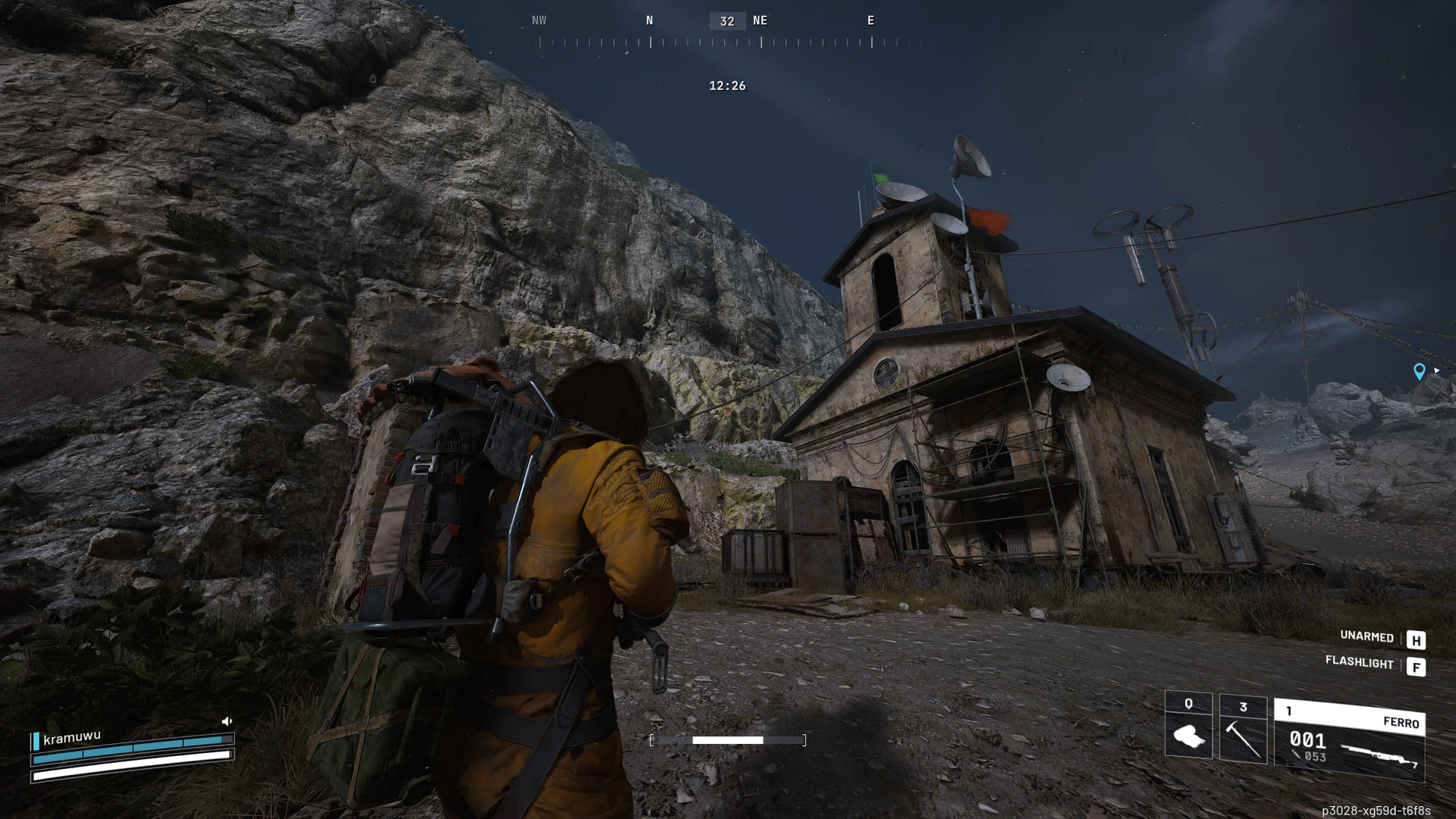Click the compass heading strip
This screenshot has height=819, width=1456.
[x=726, y=31]
